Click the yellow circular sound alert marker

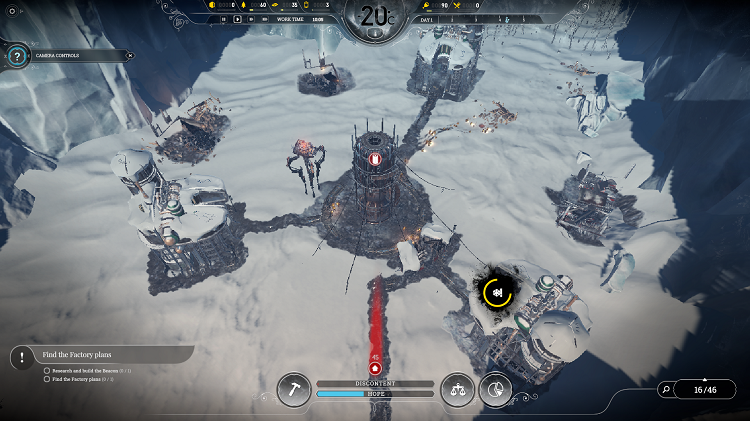(x=497, y=292)
